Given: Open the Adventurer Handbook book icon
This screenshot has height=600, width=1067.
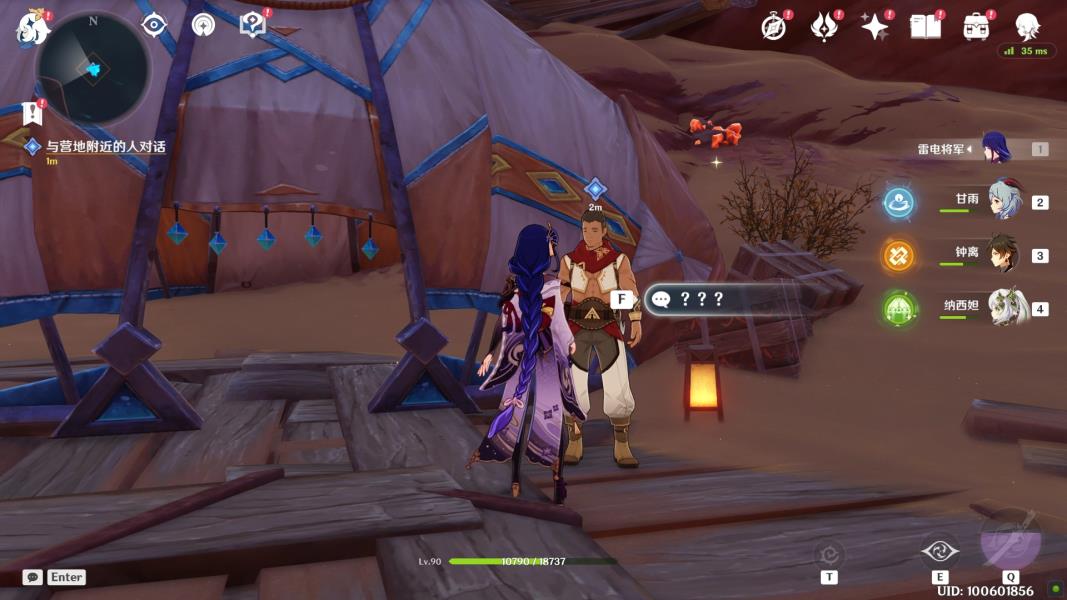Looking at the screenshot, I should pyautogui.click(x=925, y=27).
